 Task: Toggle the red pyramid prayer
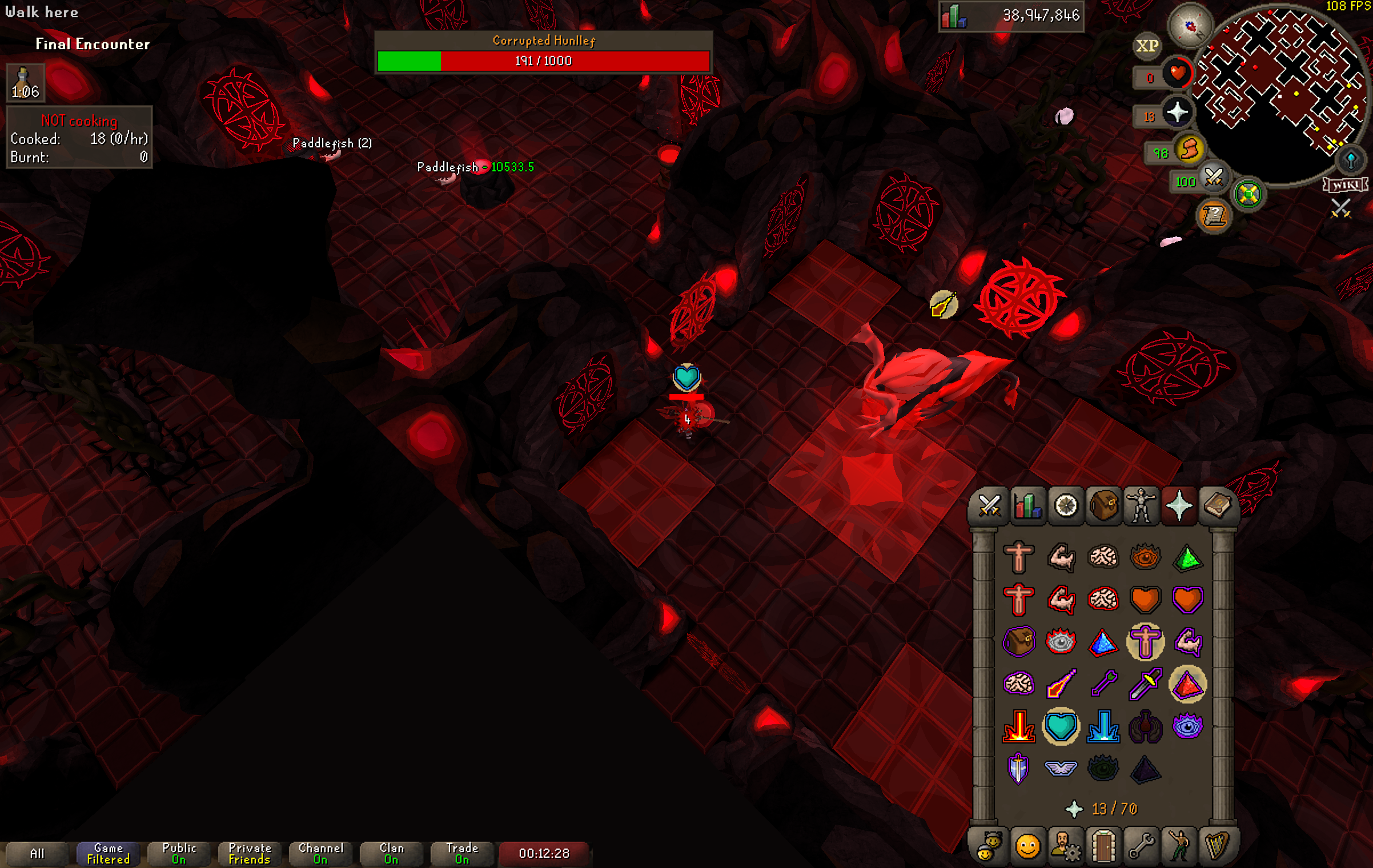pyautogui.click(x=1187, y=684)
